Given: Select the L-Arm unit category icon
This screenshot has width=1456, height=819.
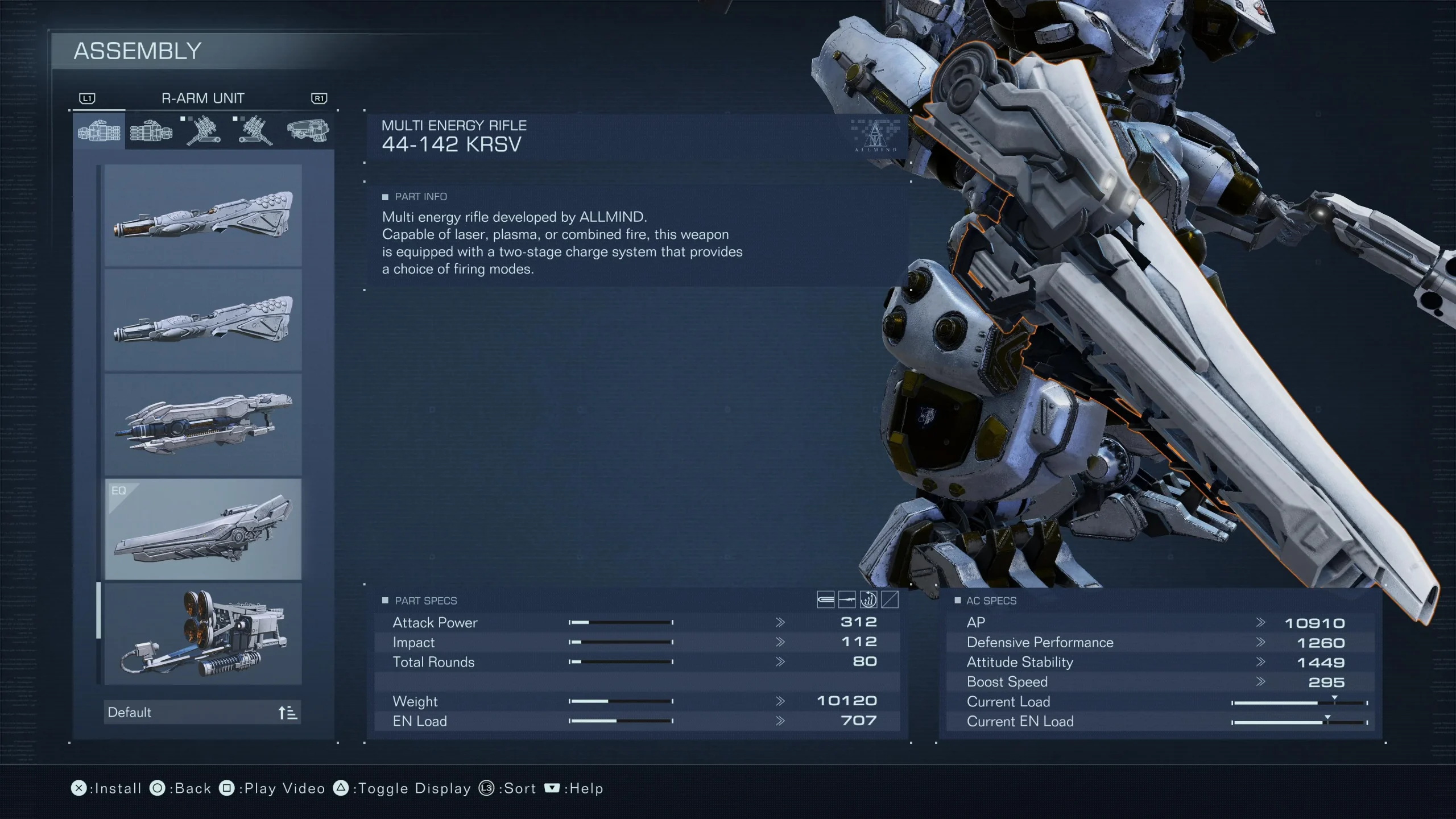Looking at the screenshot, I should tap(150, 131).
